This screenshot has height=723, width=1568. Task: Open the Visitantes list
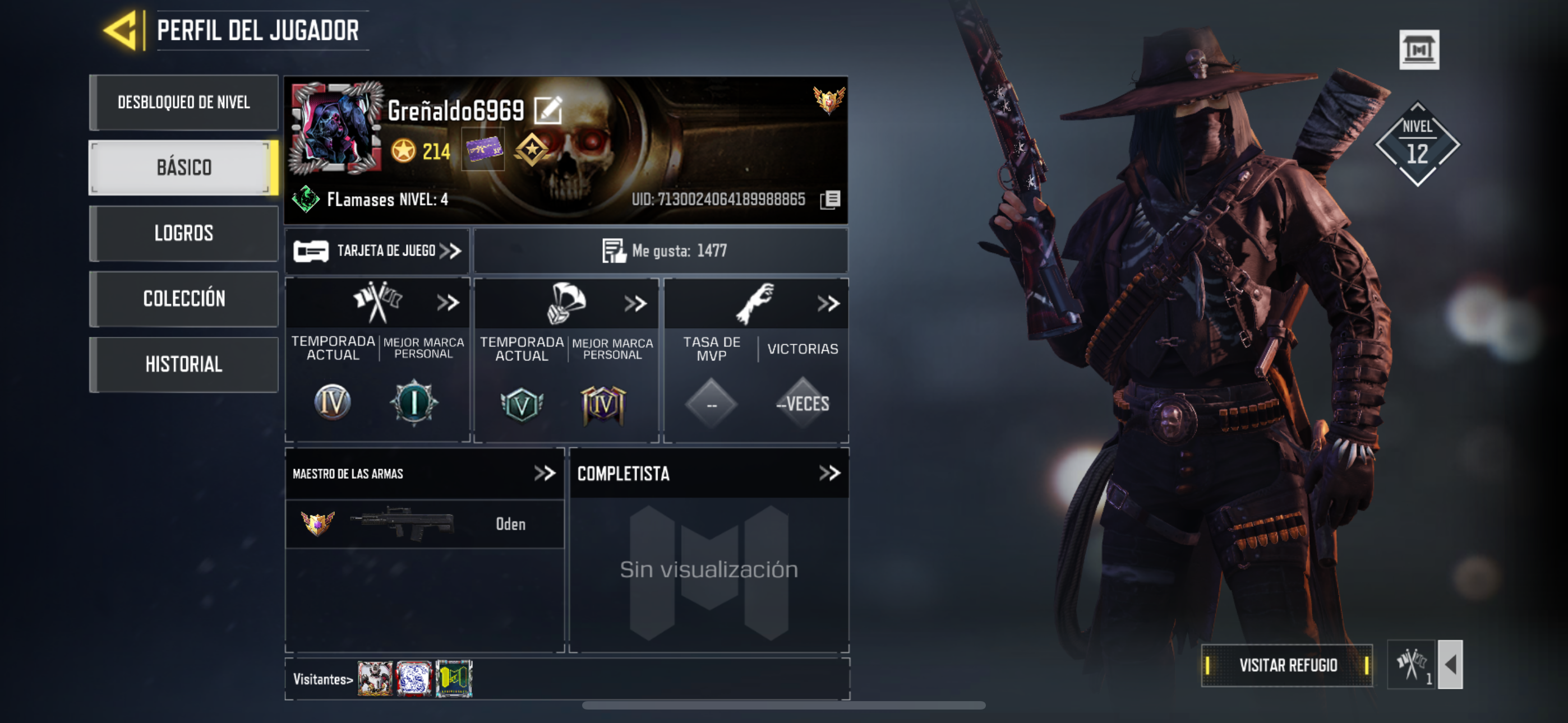pyautogui.click(x=322, y=679)
